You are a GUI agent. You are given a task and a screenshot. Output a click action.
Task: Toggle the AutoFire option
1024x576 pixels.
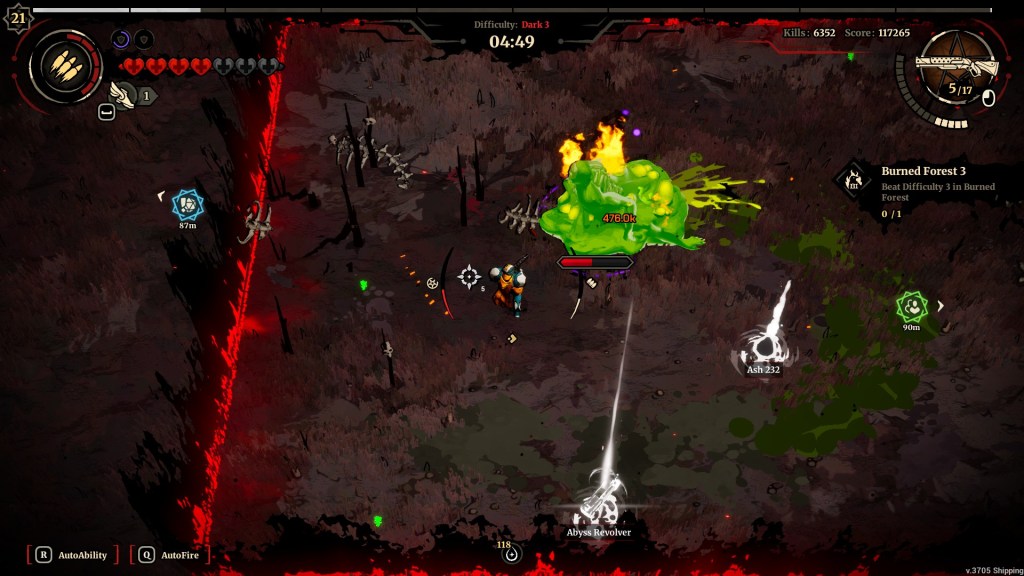(x=169, y=555)
